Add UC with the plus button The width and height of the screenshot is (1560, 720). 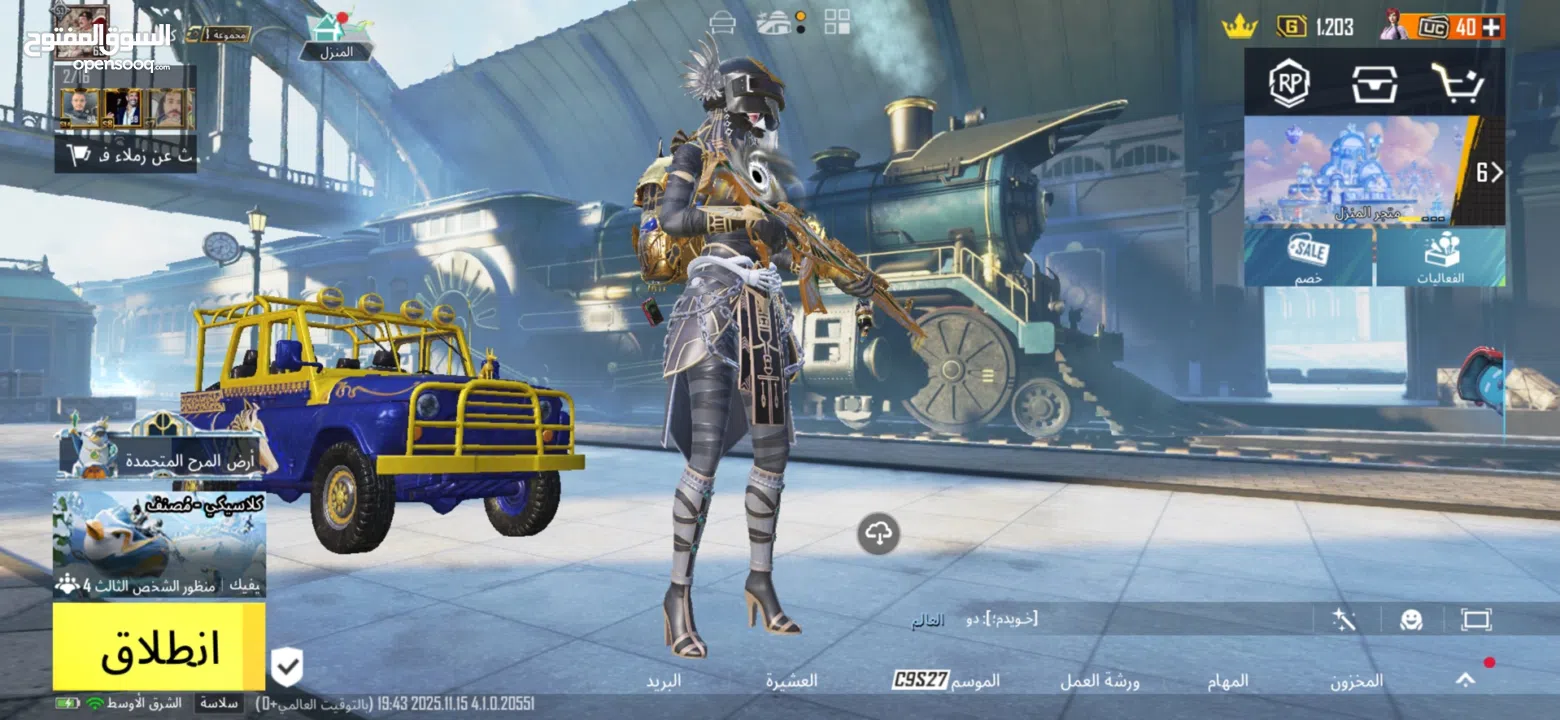pos(1492,27)
